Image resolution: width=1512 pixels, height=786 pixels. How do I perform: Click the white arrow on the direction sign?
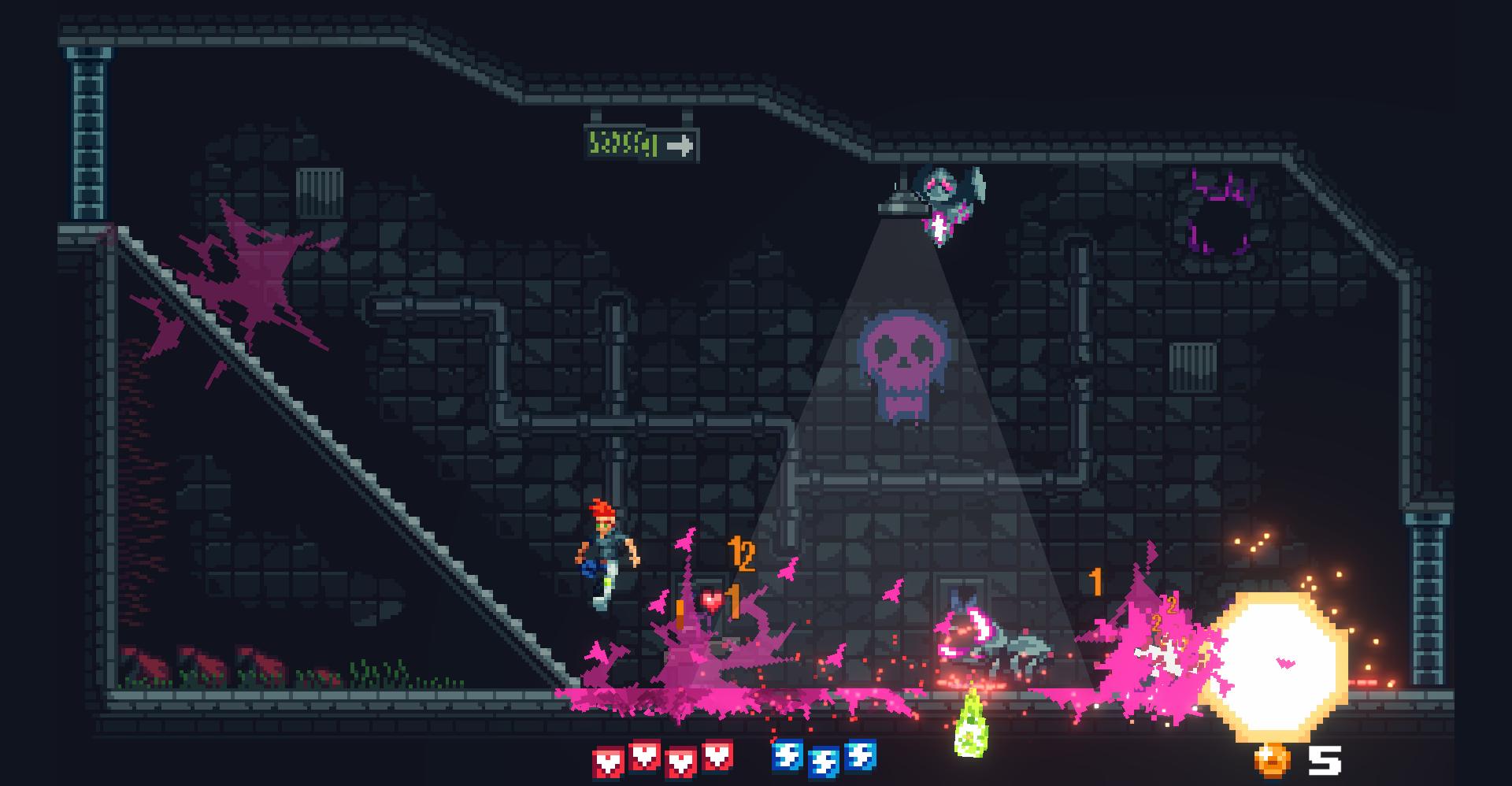point(680,144)
